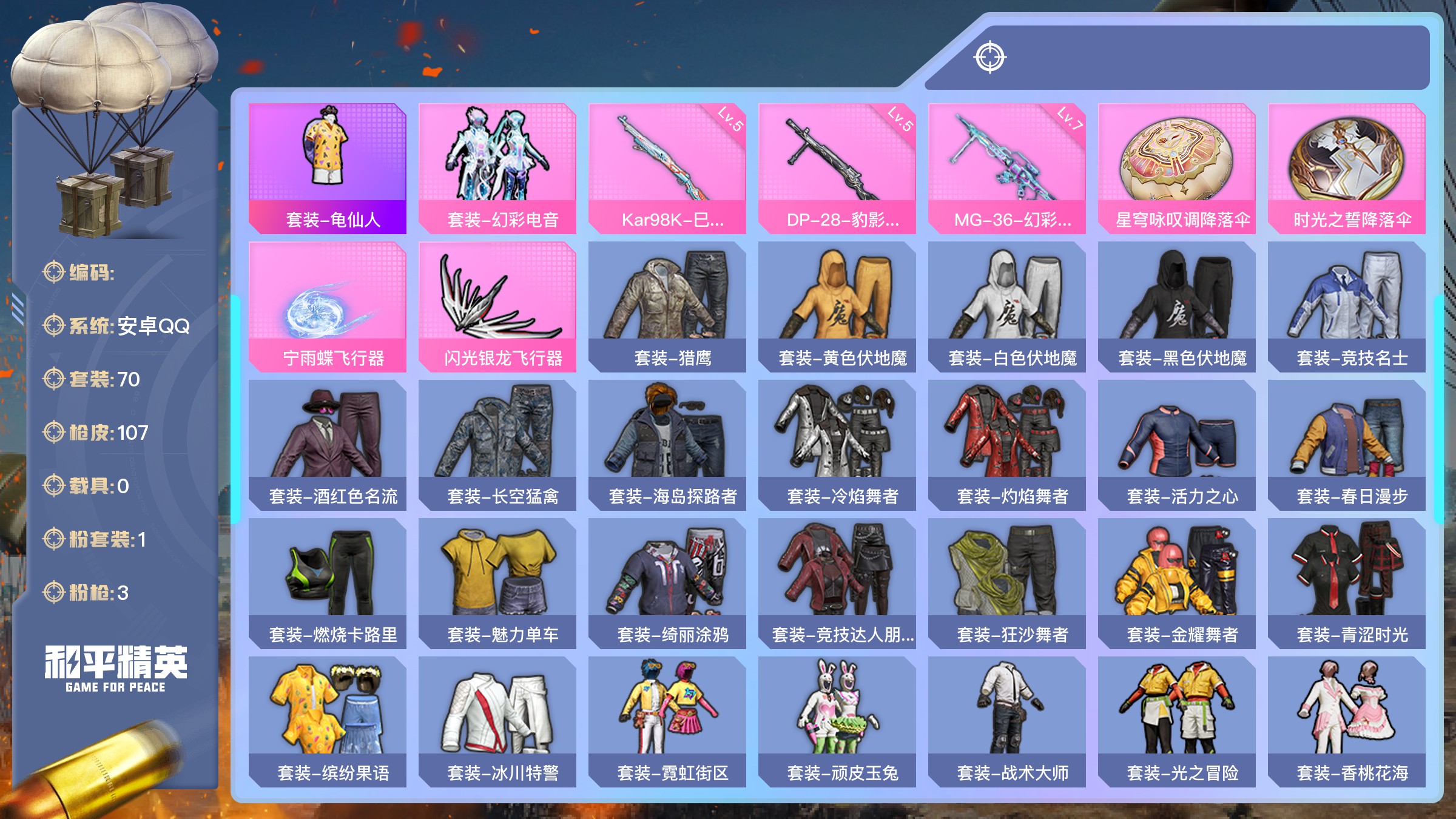Choose the 套装-幻彩电音 outfit tile

(497, 168)
